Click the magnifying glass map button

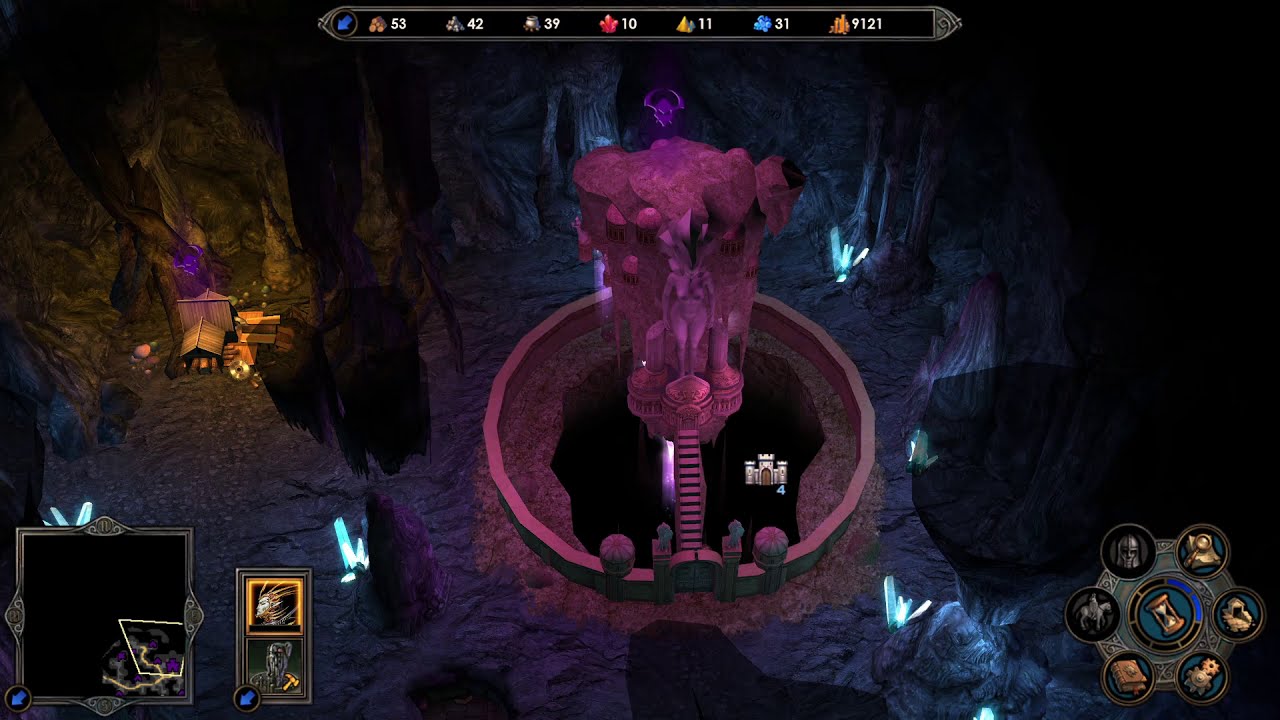coord(1201,549)
